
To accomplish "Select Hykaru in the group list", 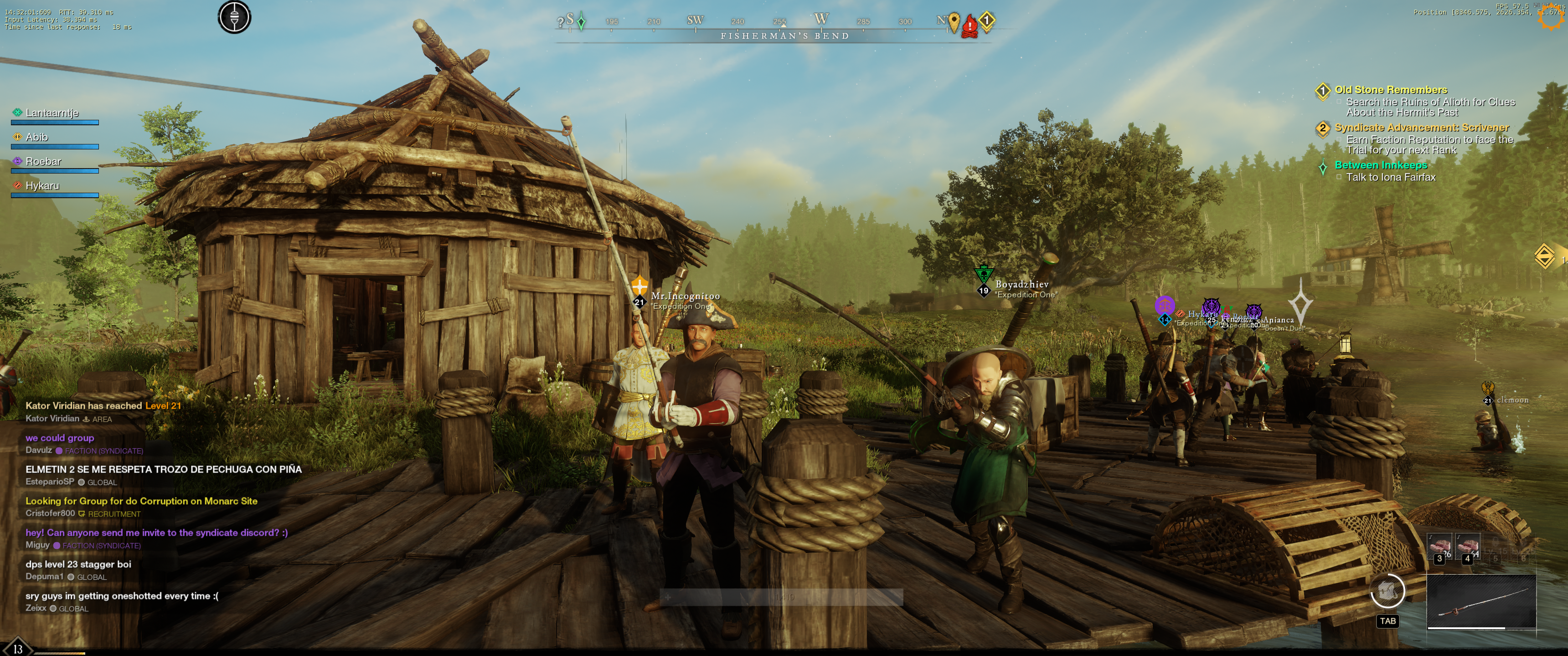I will (42, 186).
